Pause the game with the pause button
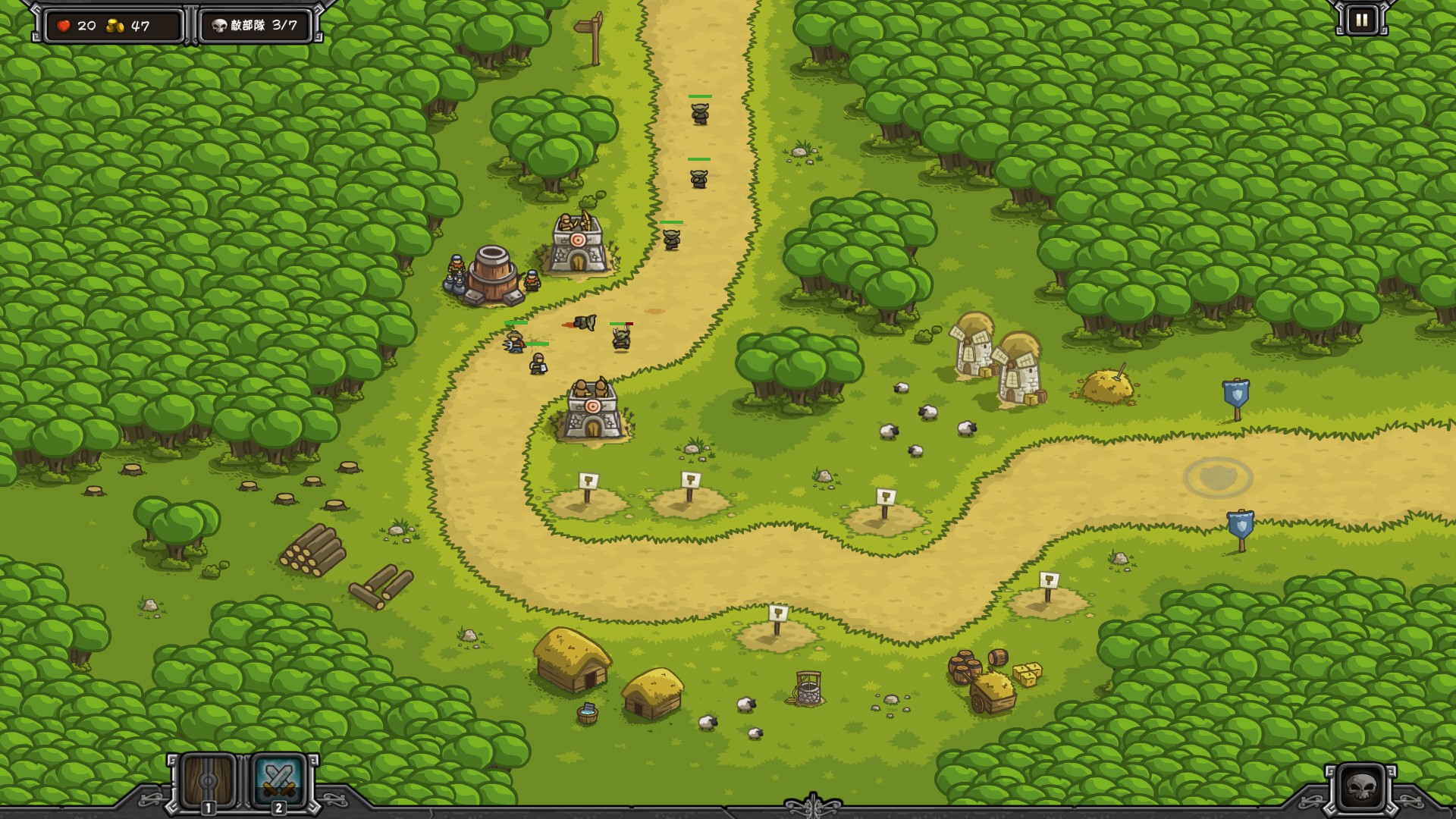This screenshot has height=819, width=1456. tap(1361, 20)
